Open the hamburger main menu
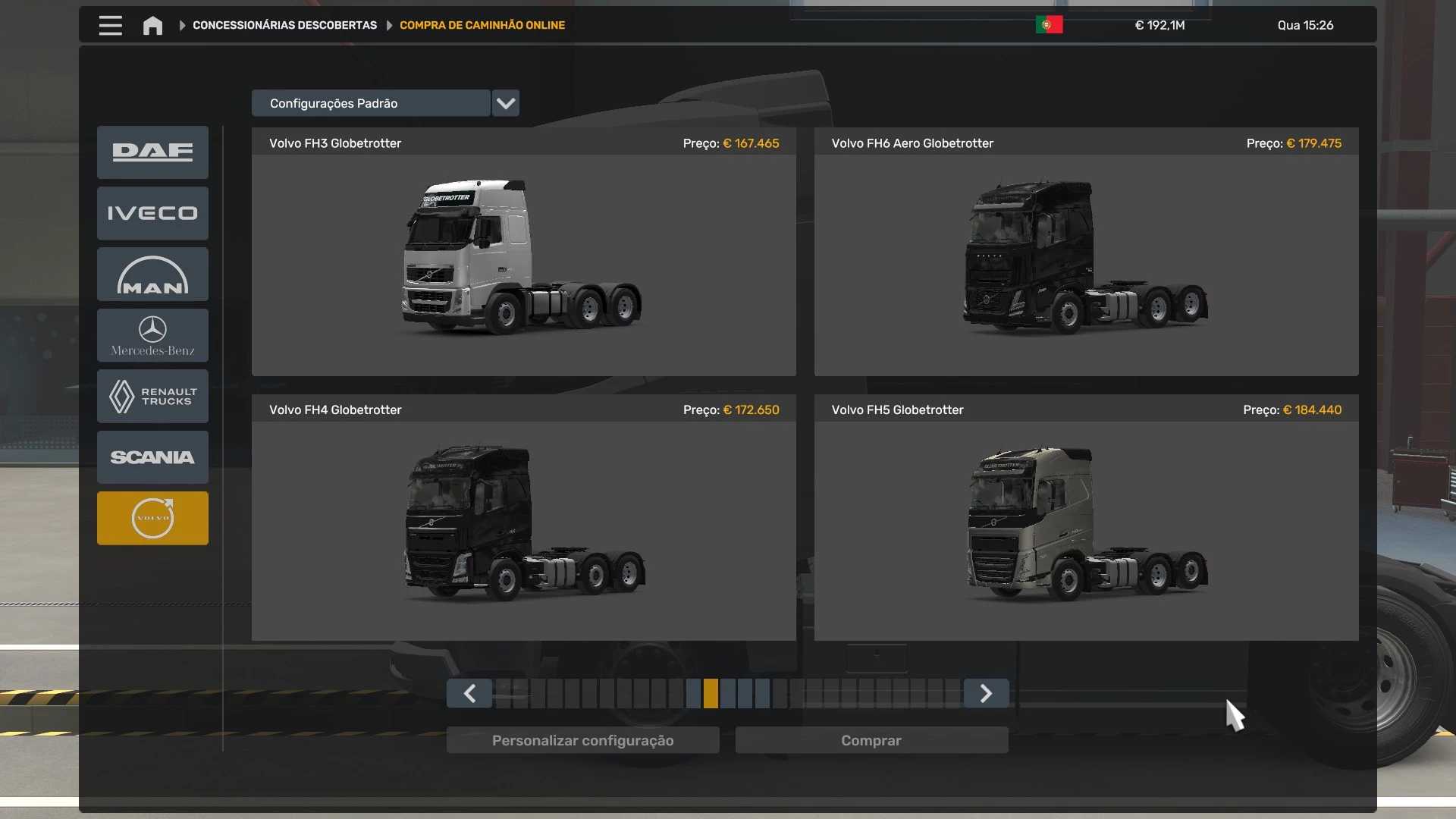Image resolution: width=1456 pixels, height=819 pixels. [x=110, y=26]
